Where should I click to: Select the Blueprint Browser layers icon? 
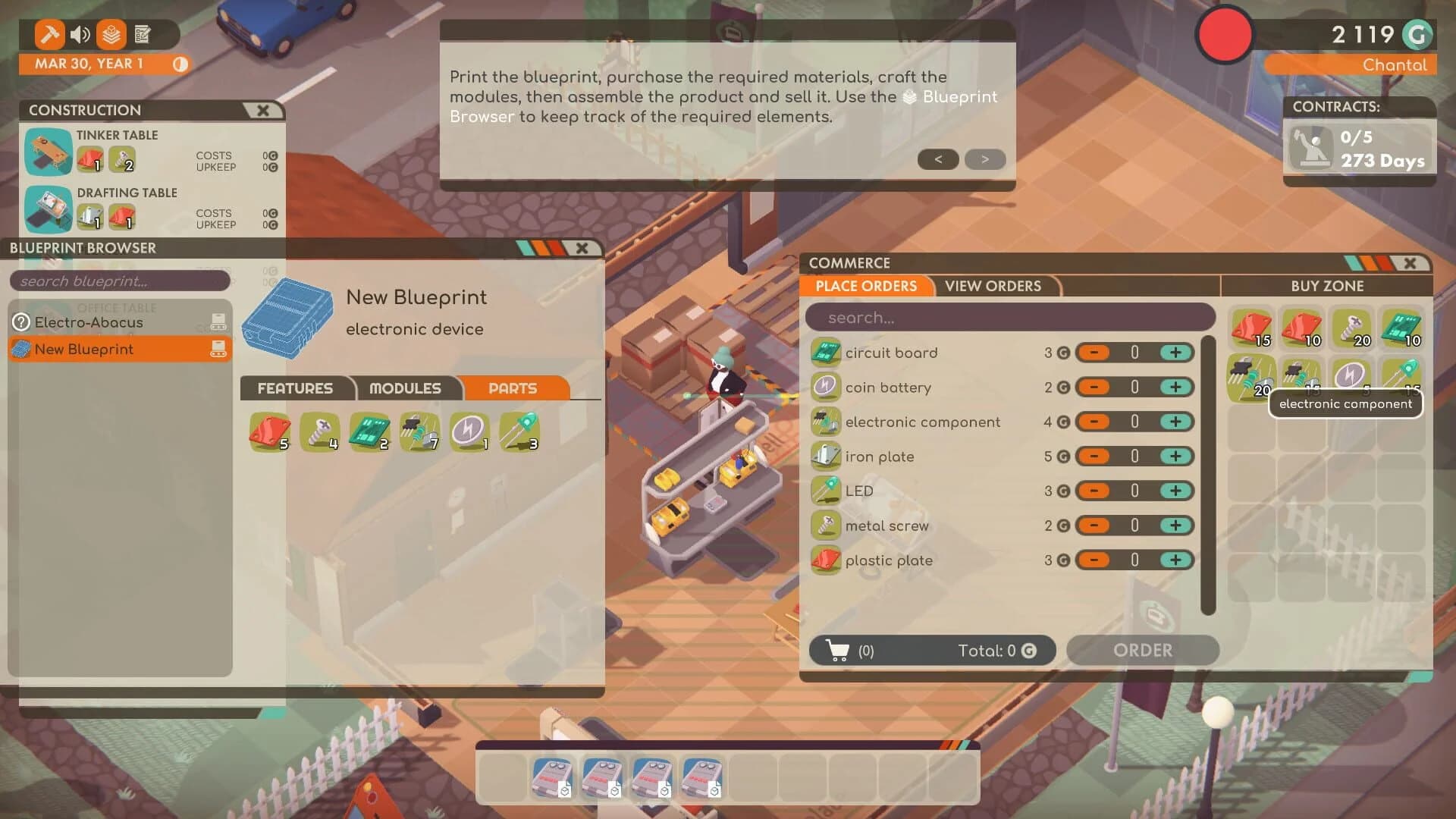tap(111, 35)
